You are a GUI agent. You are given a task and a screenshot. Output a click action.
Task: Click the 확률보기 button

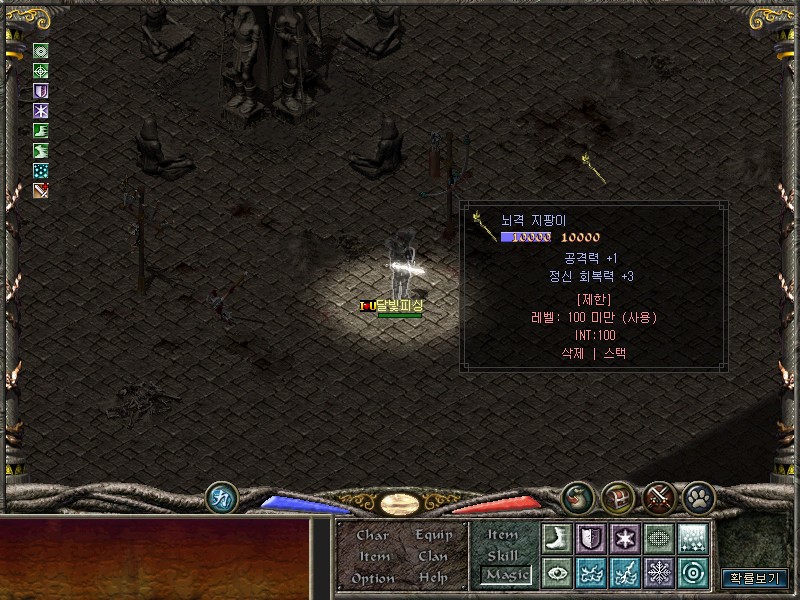pyautogui.click(x=755, y=578)
